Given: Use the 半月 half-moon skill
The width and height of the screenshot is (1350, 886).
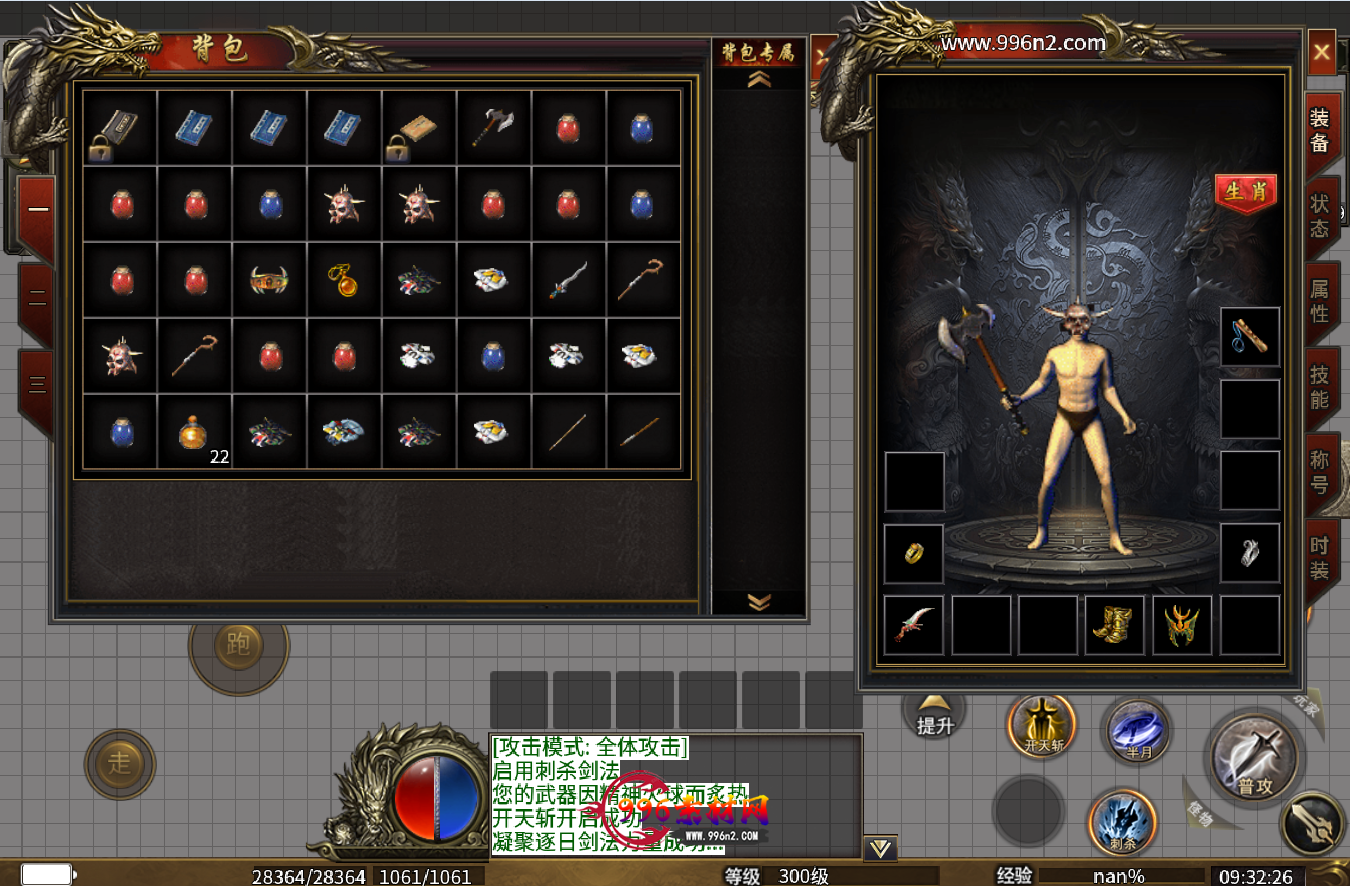Looking at the screenshot, I should tap(1138, 731).
